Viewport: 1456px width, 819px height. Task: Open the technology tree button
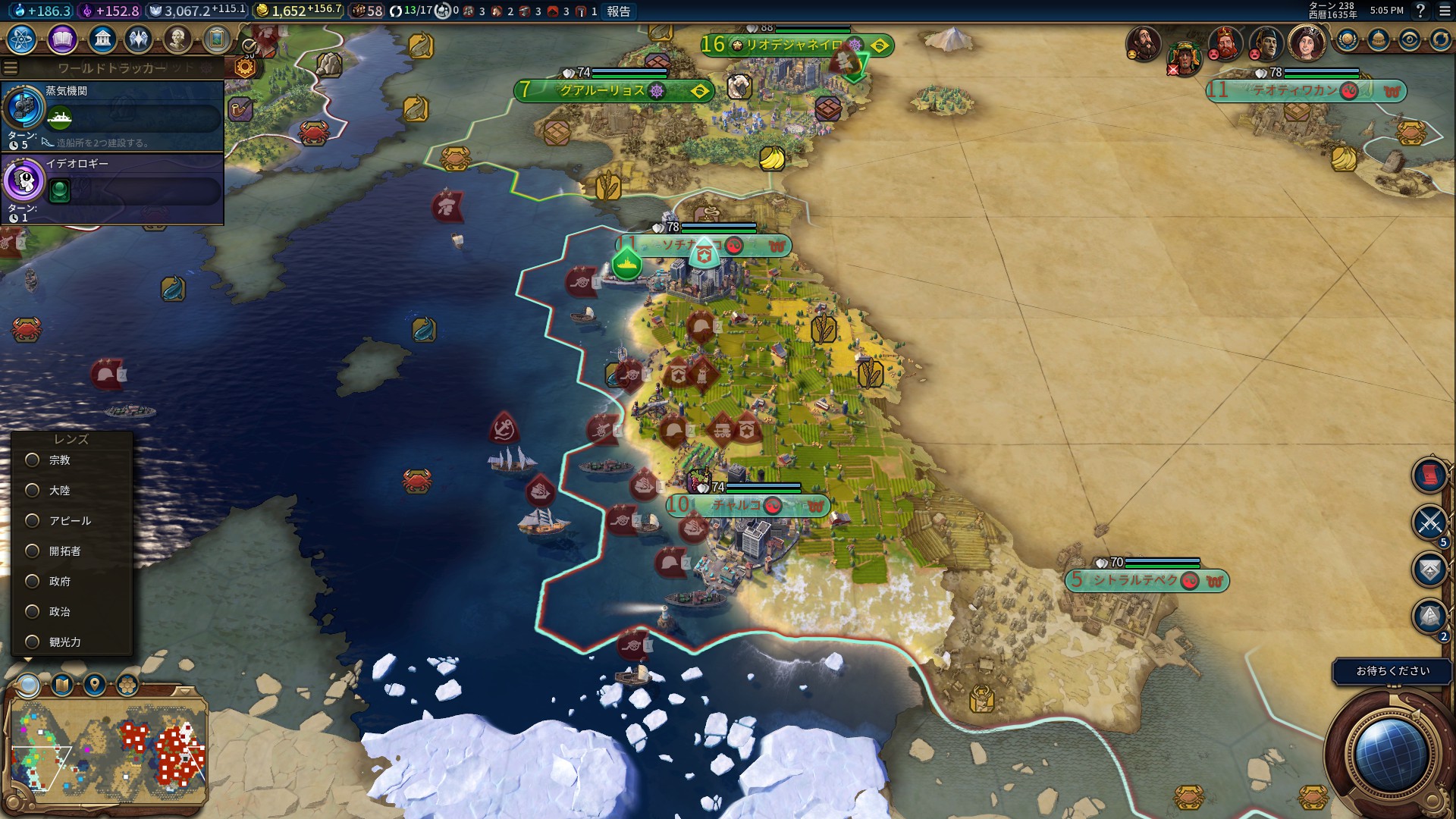21,39
